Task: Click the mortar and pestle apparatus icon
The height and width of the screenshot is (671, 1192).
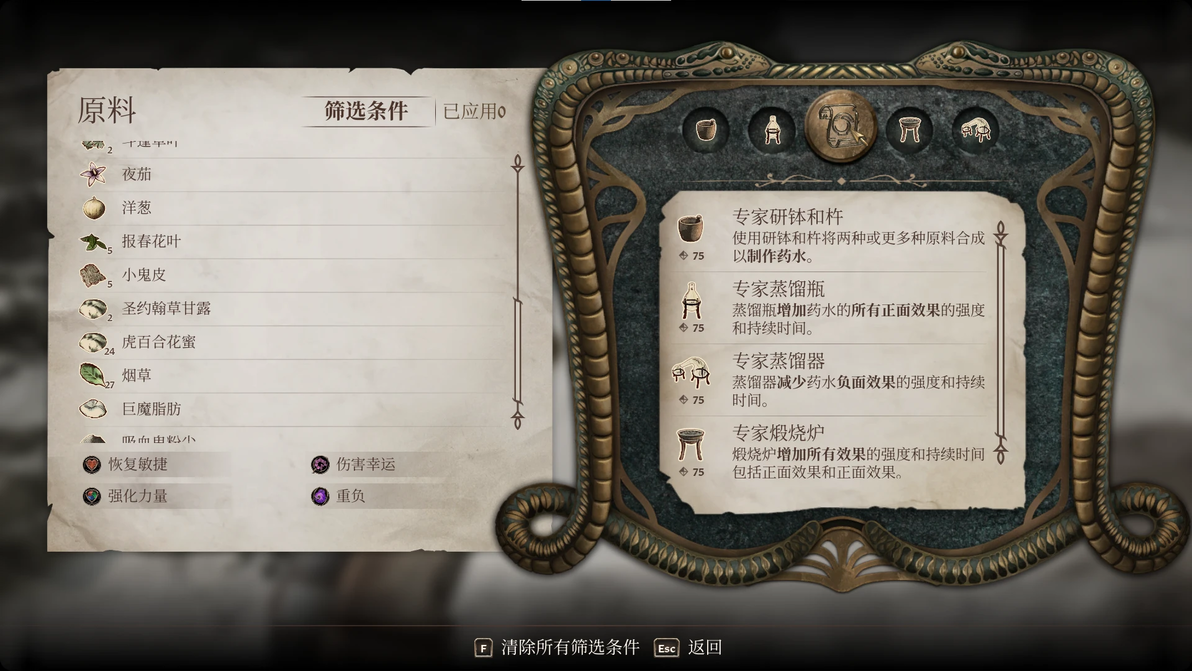Action: [x=706, y=129]
